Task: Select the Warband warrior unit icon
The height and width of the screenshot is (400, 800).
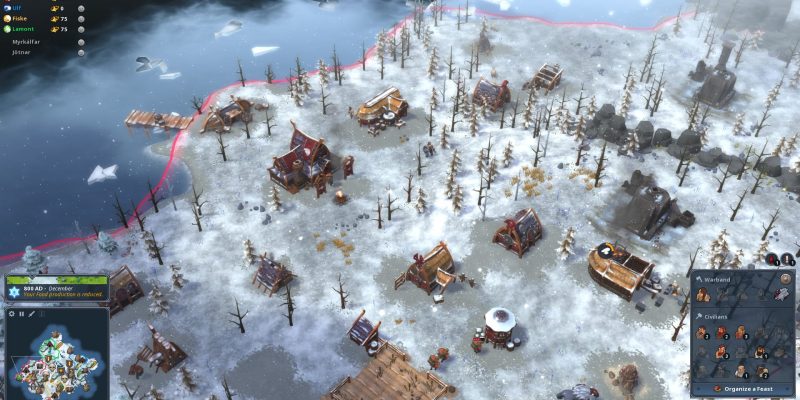Action: tap(702, 296)
